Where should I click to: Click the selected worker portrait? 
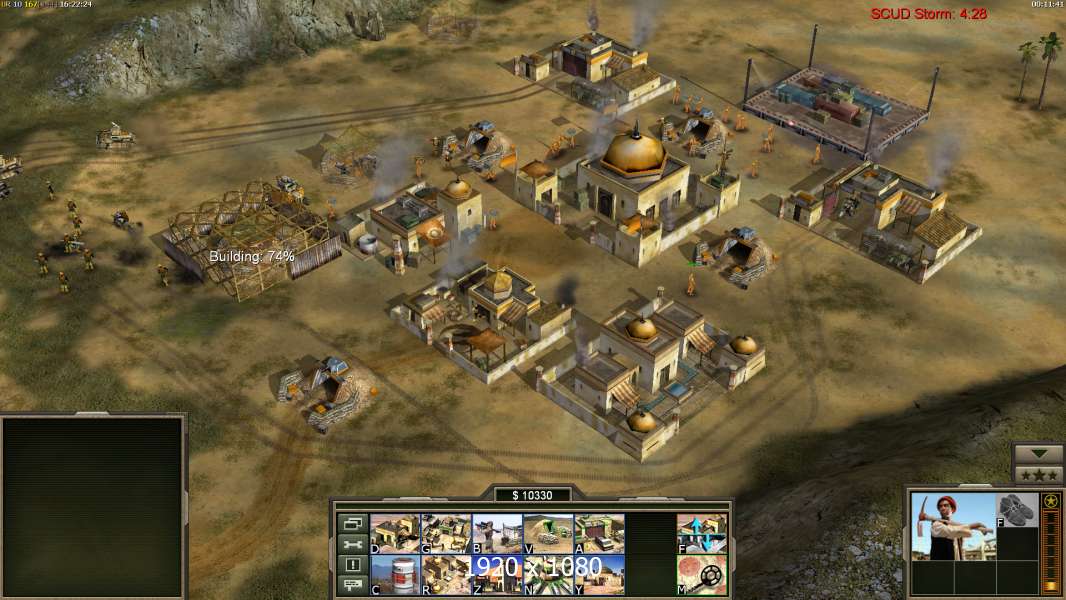click(953, 526)
